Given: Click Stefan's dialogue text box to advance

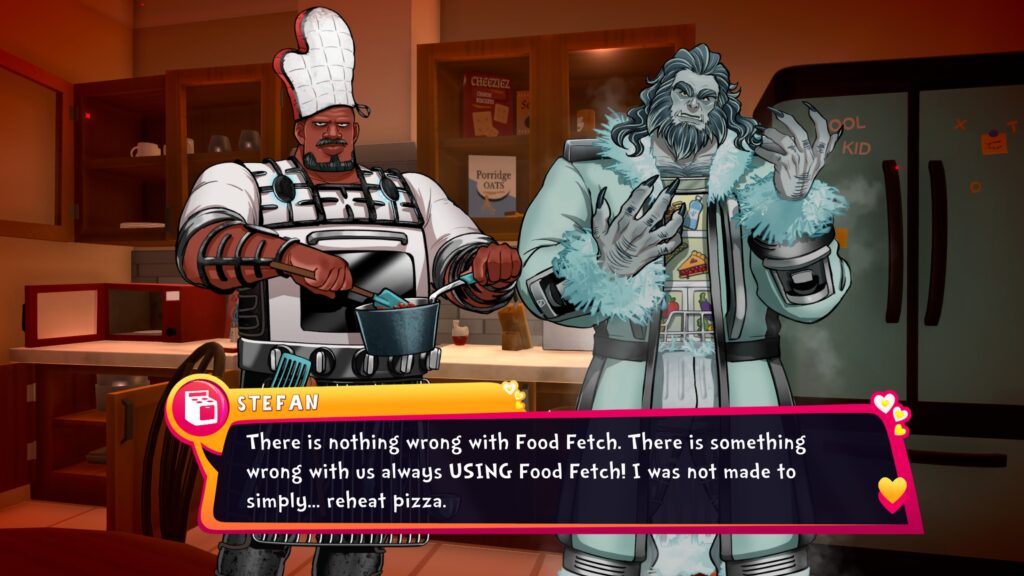Looking at the screenshot, I should tap(540, 470).
